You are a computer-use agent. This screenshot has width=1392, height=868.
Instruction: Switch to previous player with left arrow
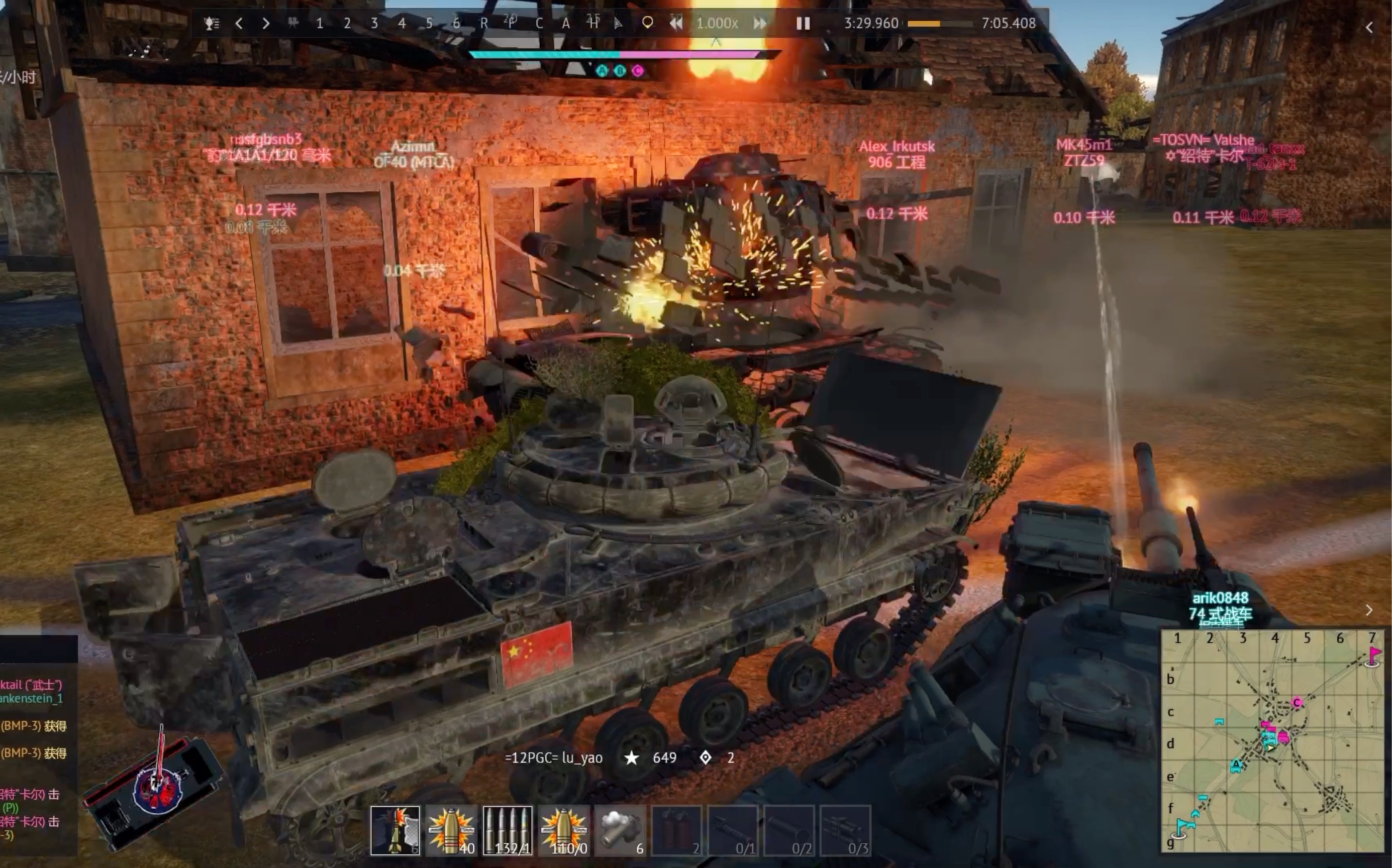click(x=239, y=24)
